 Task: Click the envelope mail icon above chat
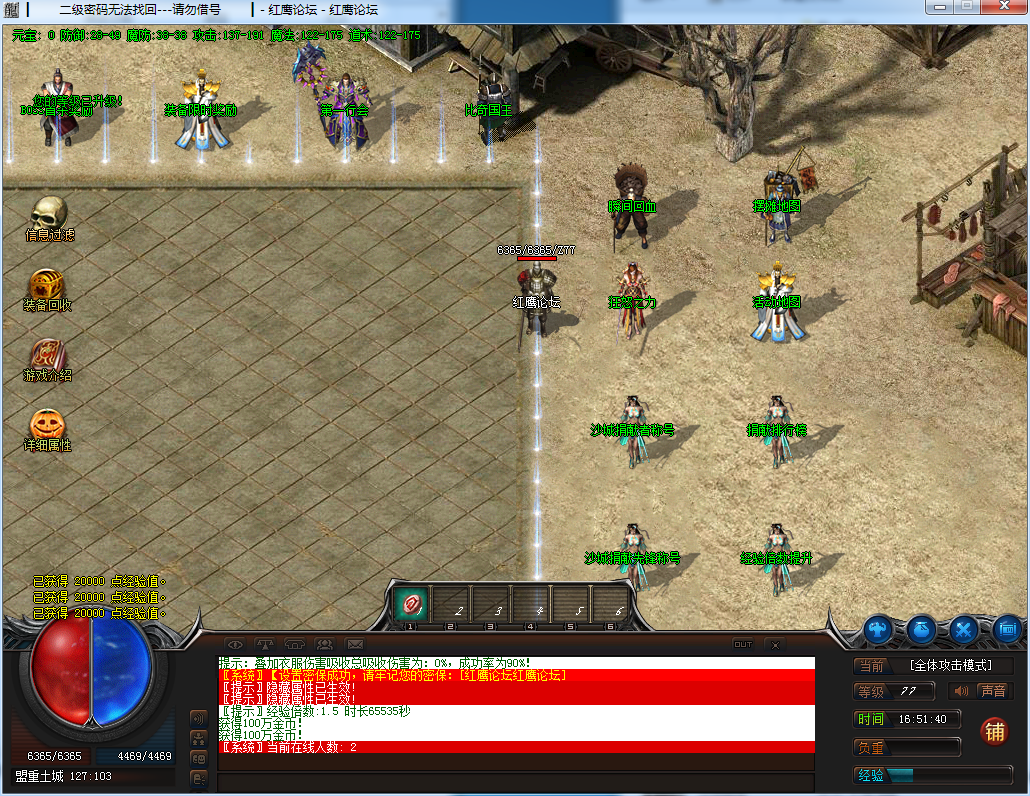[355, 644]
